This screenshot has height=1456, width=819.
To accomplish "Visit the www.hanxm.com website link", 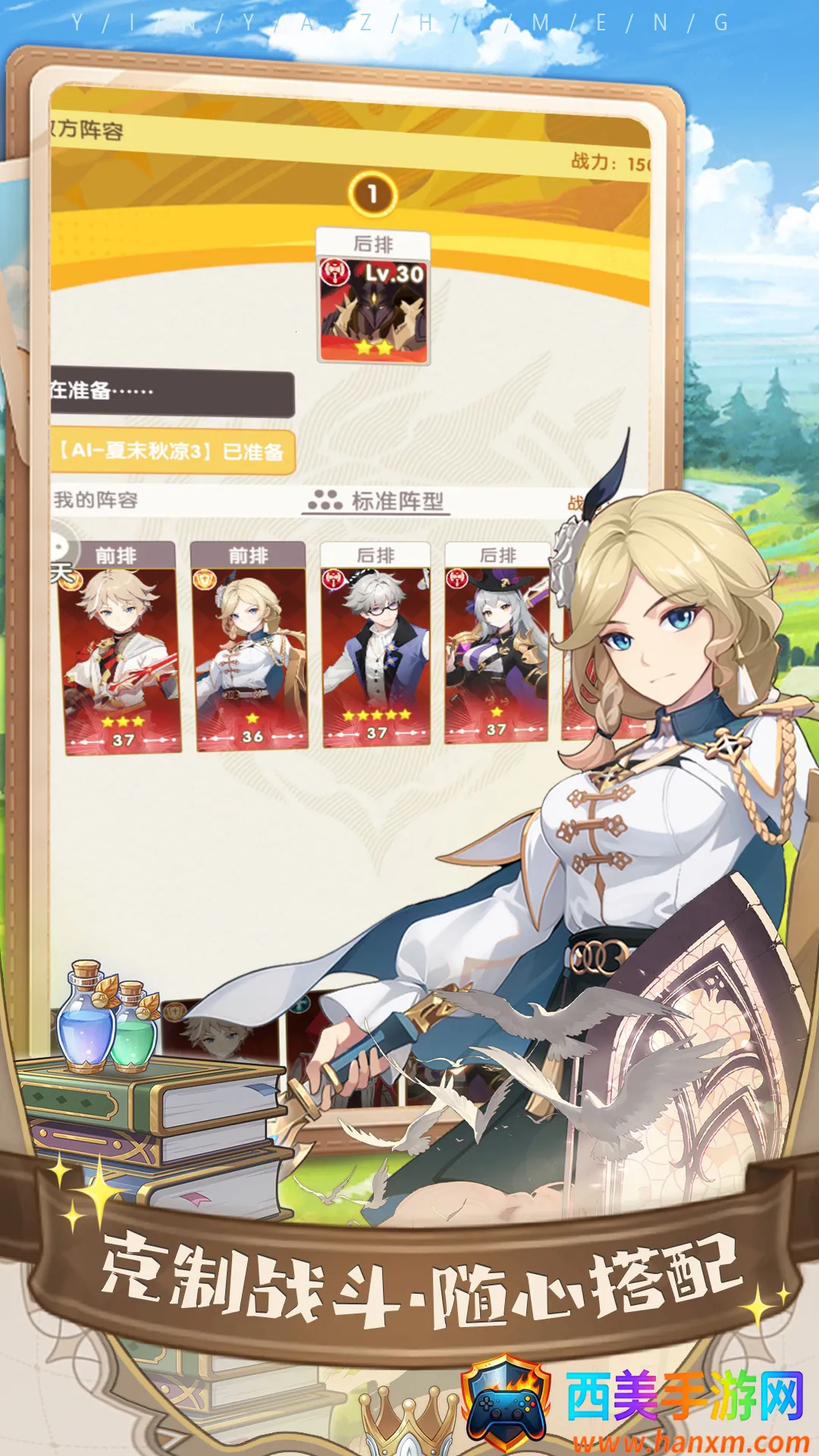I will (690, 1442).
